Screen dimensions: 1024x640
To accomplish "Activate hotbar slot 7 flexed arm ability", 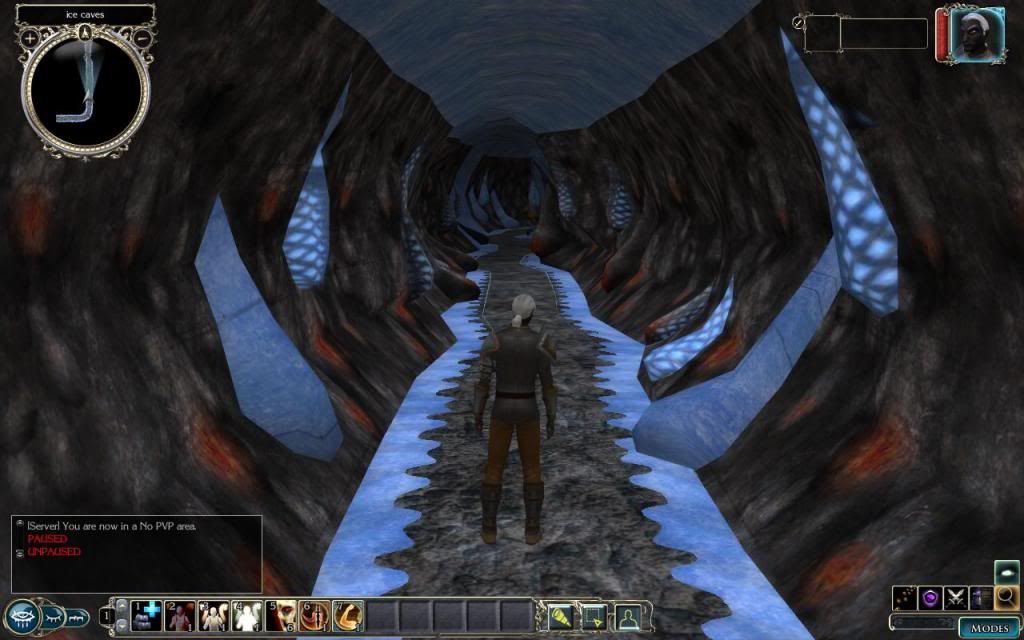I will [348, 616].
